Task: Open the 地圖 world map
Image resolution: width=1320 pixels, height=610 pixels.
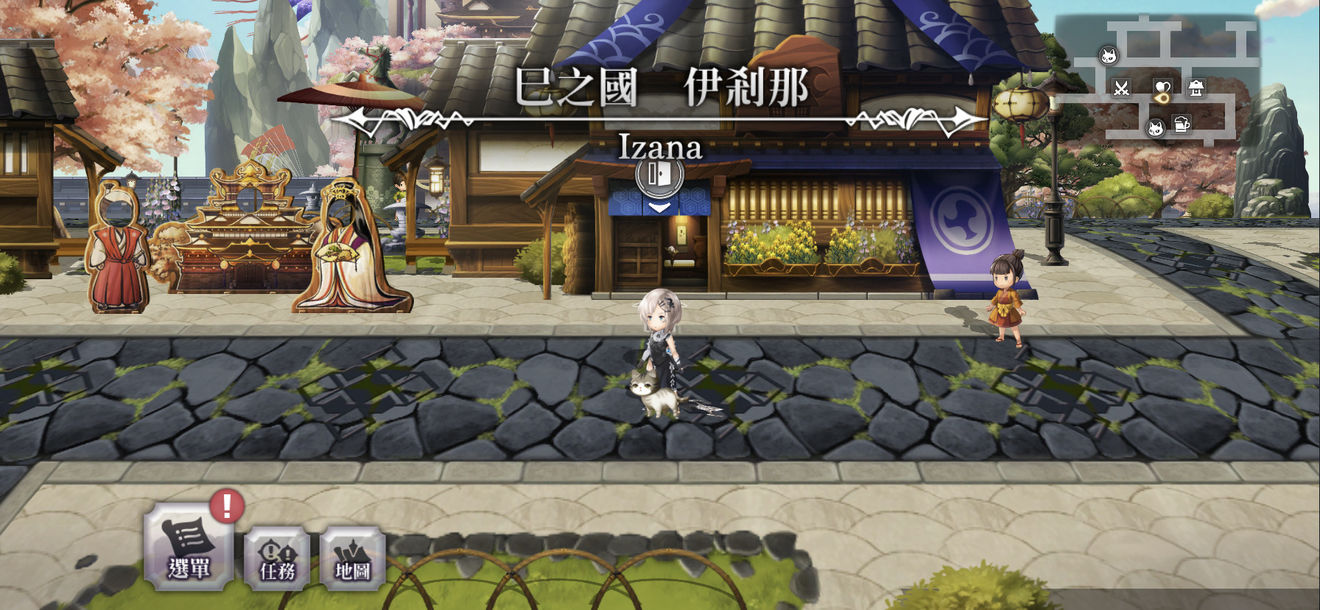Action: pyautogui.click(x=352, y=556)
